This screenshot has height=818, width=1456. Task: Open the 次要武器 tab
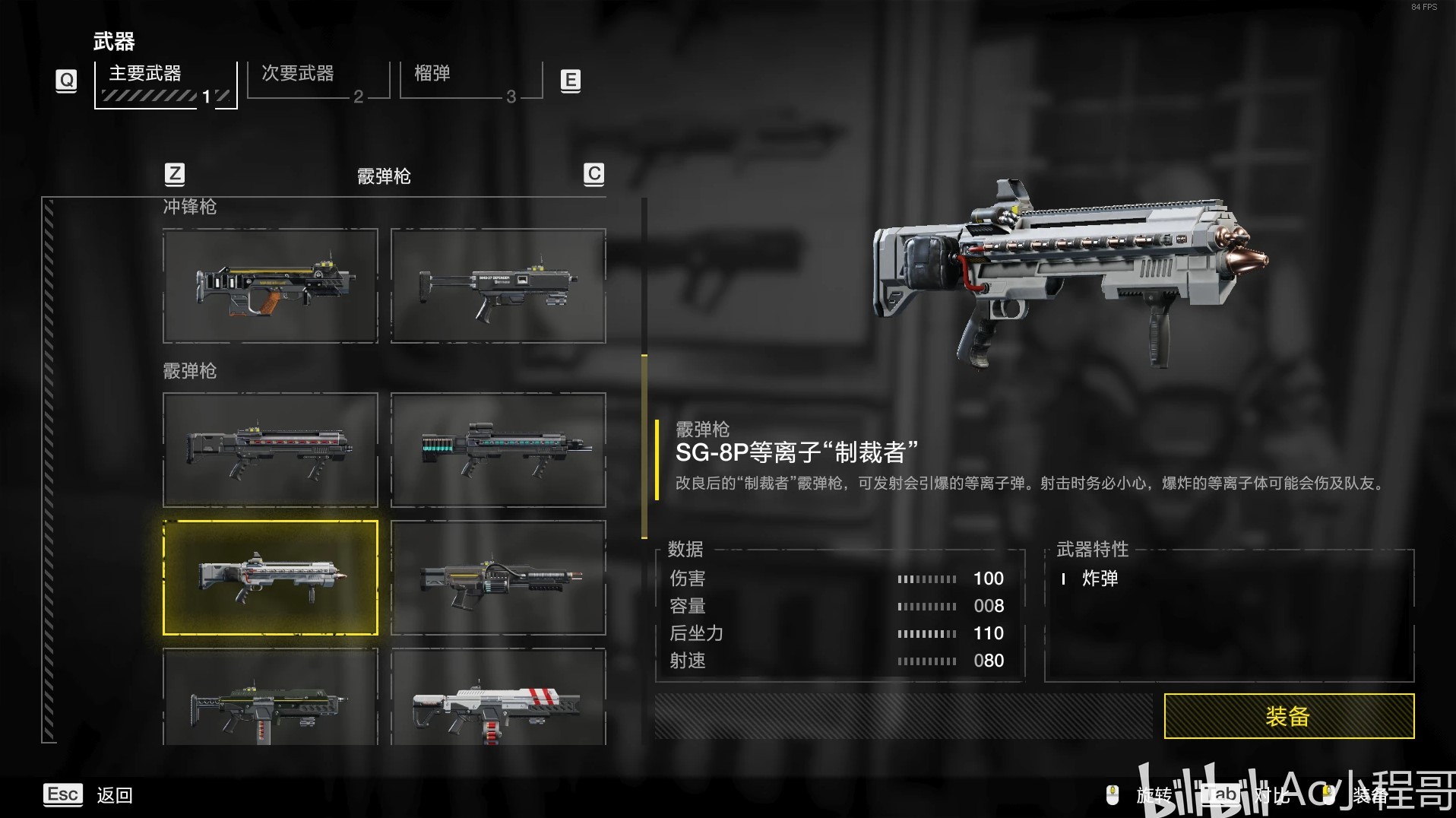click(x=318, y=81)
